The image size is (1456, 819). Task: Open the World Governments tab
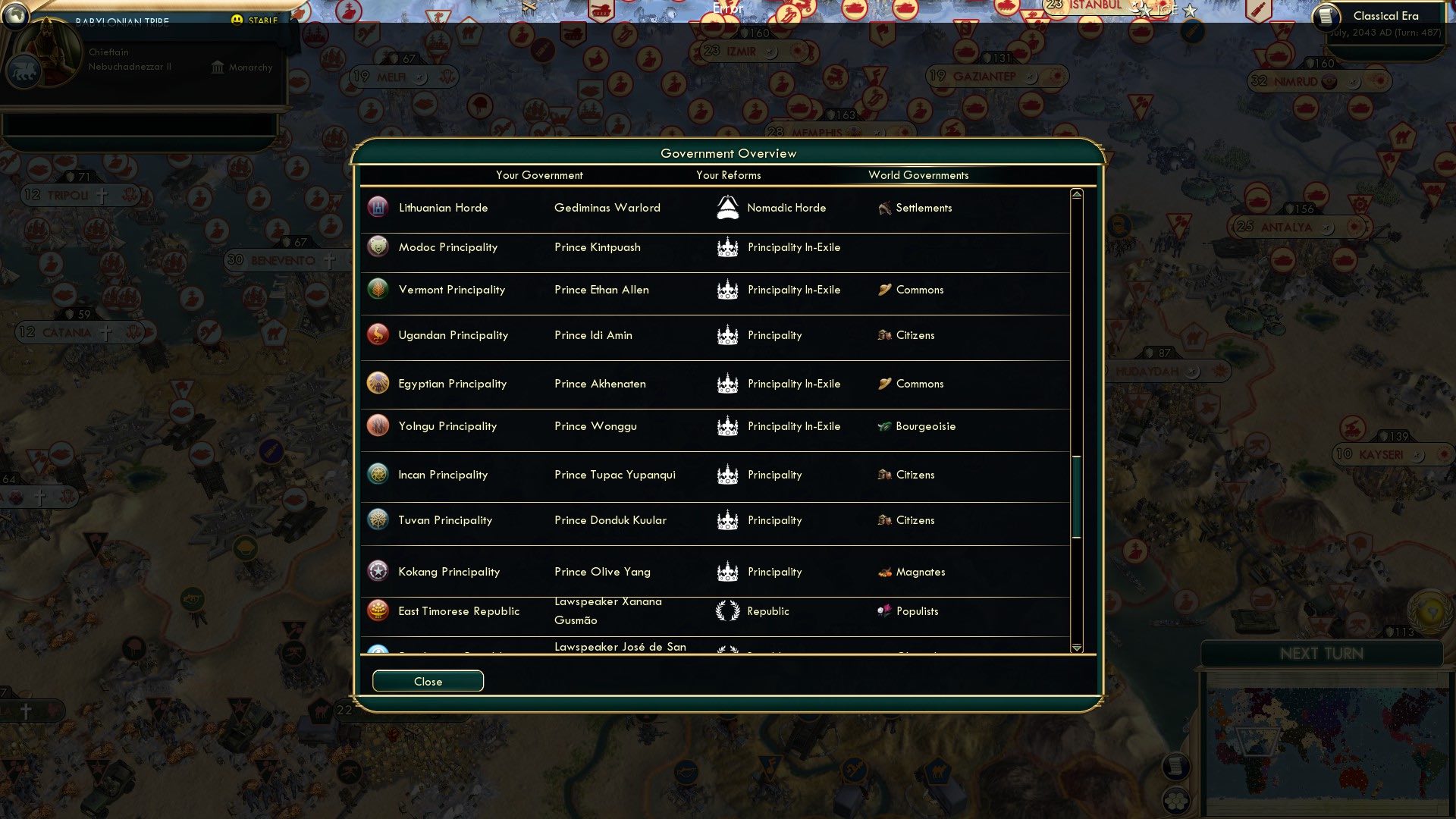[918, 175]
